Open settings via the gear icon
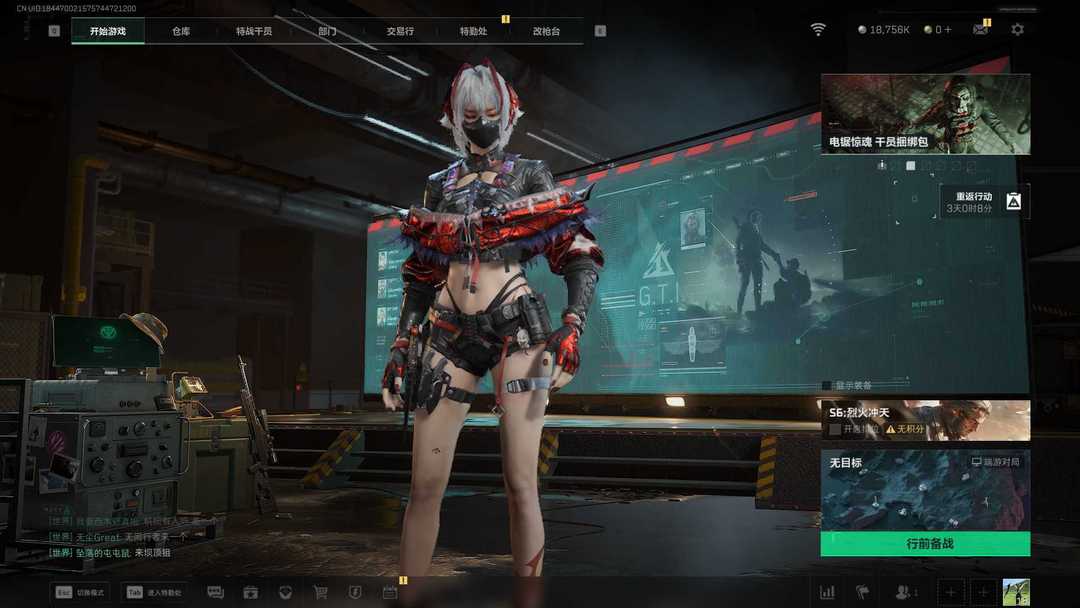Image resolution: width=1080 pixels, height=608 pixels. click(1017, 30)
